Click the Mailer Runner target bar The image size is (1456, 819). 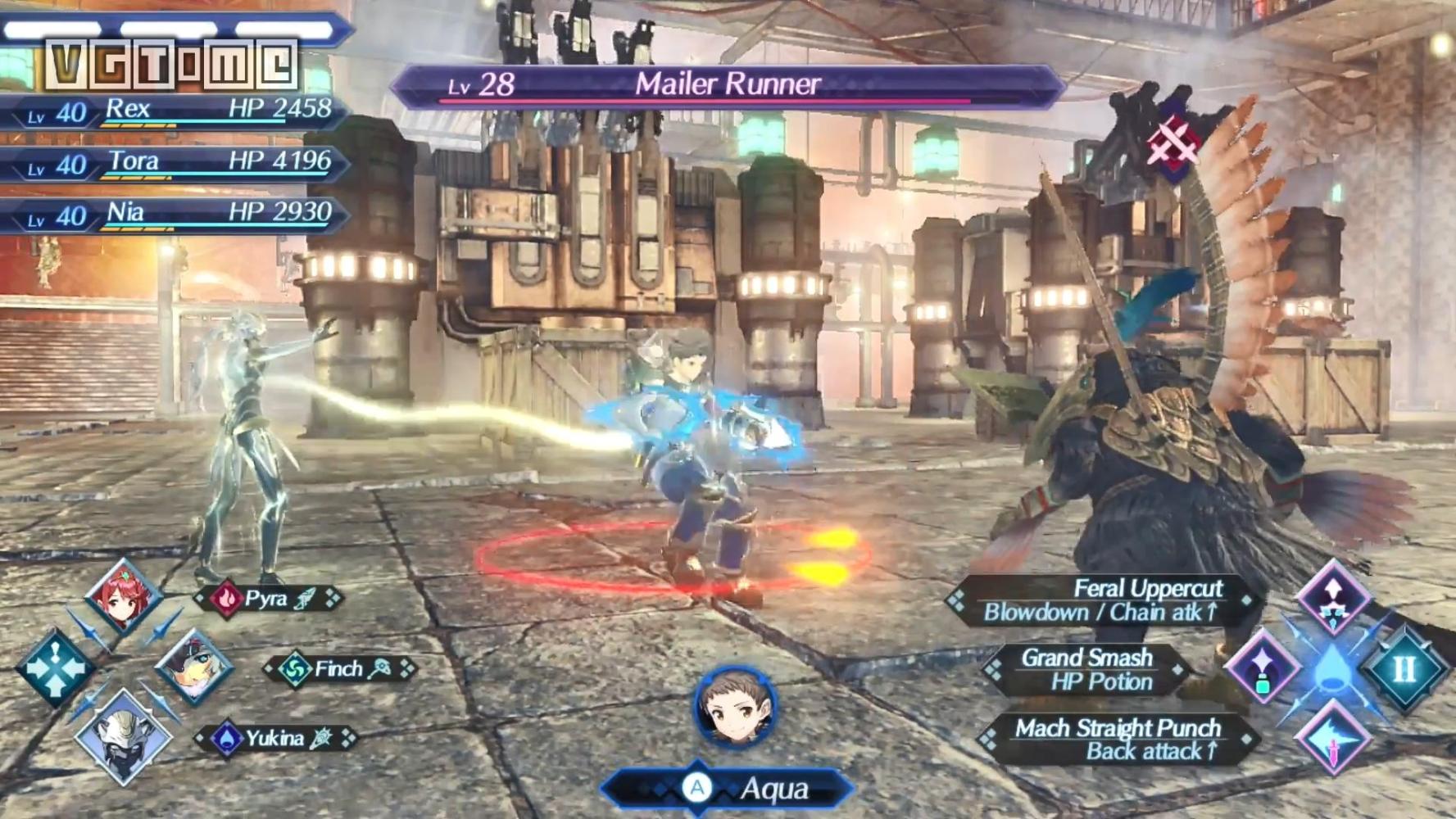coord(726,85)
